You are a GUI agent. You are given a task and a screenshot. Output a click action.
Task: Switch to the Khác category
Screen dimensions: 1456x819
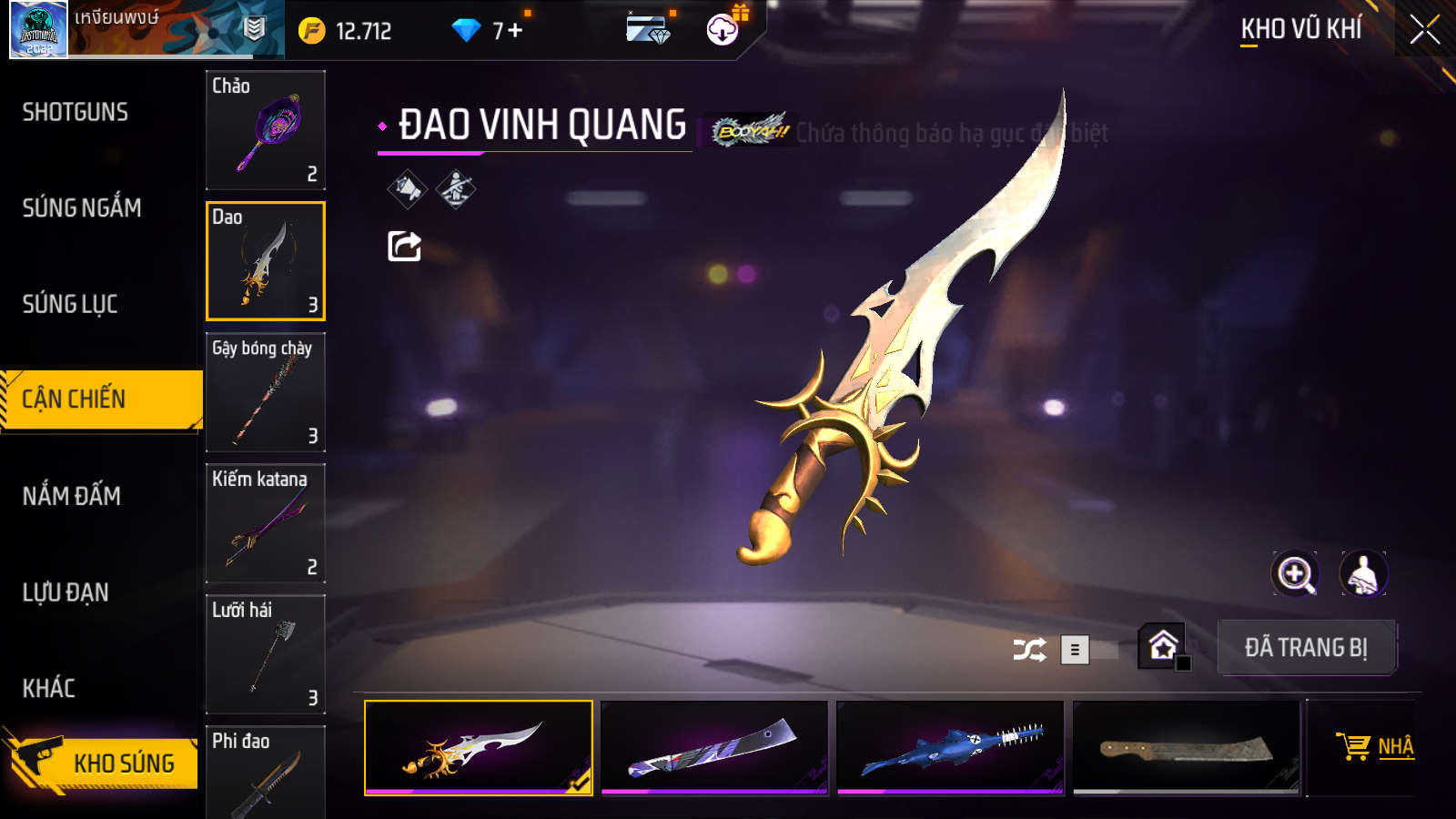[x=49, y=688]
